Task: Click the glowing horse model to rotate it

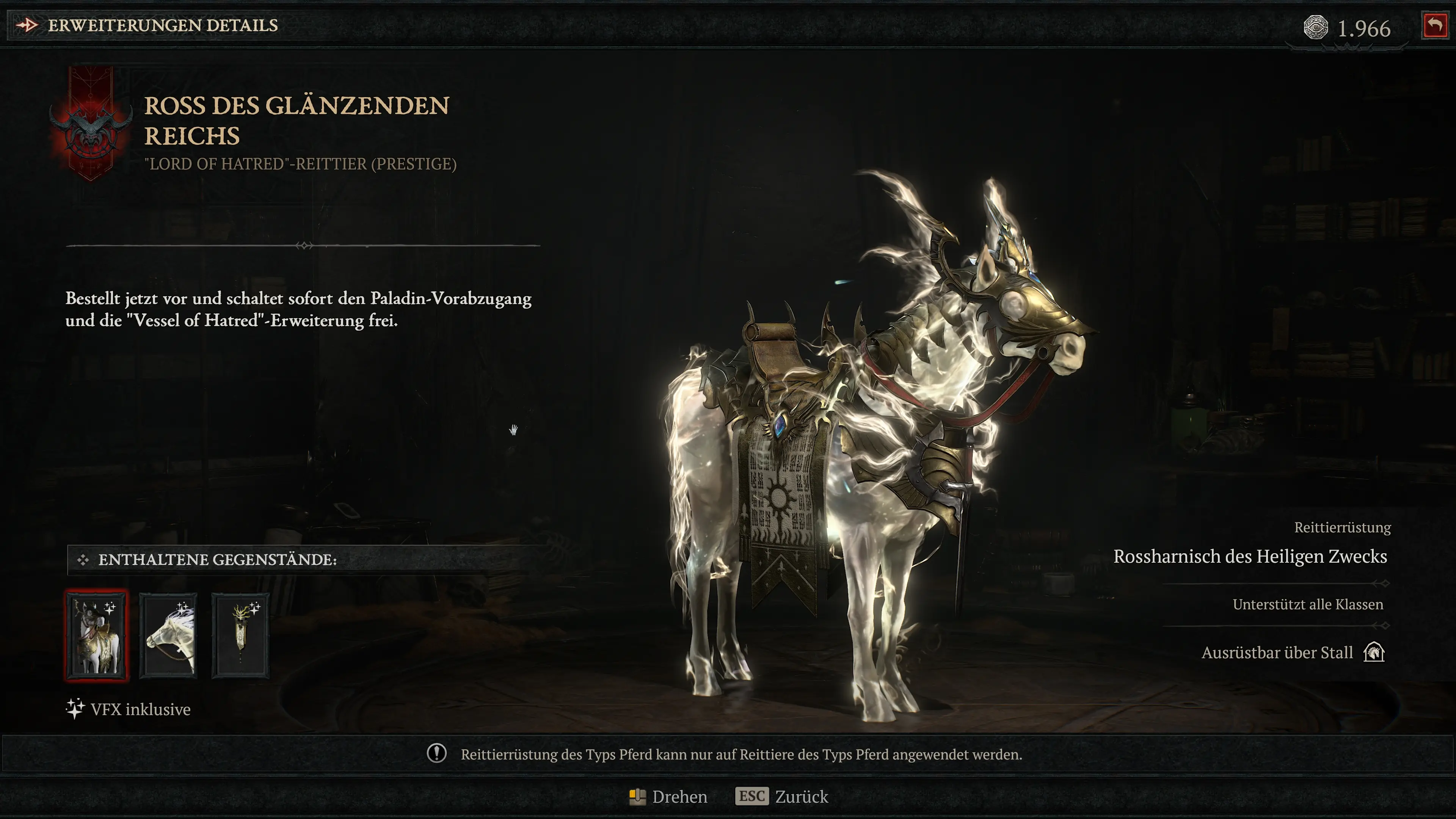Action: coord(876,452)
